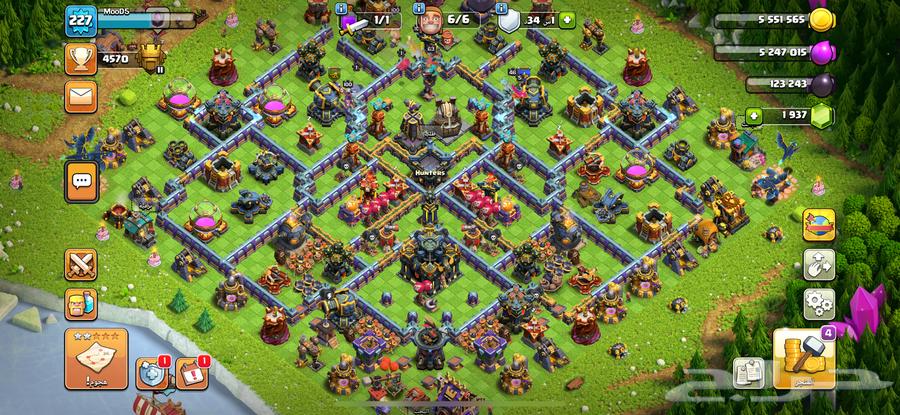This screenshot has height=415, width=900.
Task: Tap the colorful helmet button above the magnet
Action: (819, 224)
